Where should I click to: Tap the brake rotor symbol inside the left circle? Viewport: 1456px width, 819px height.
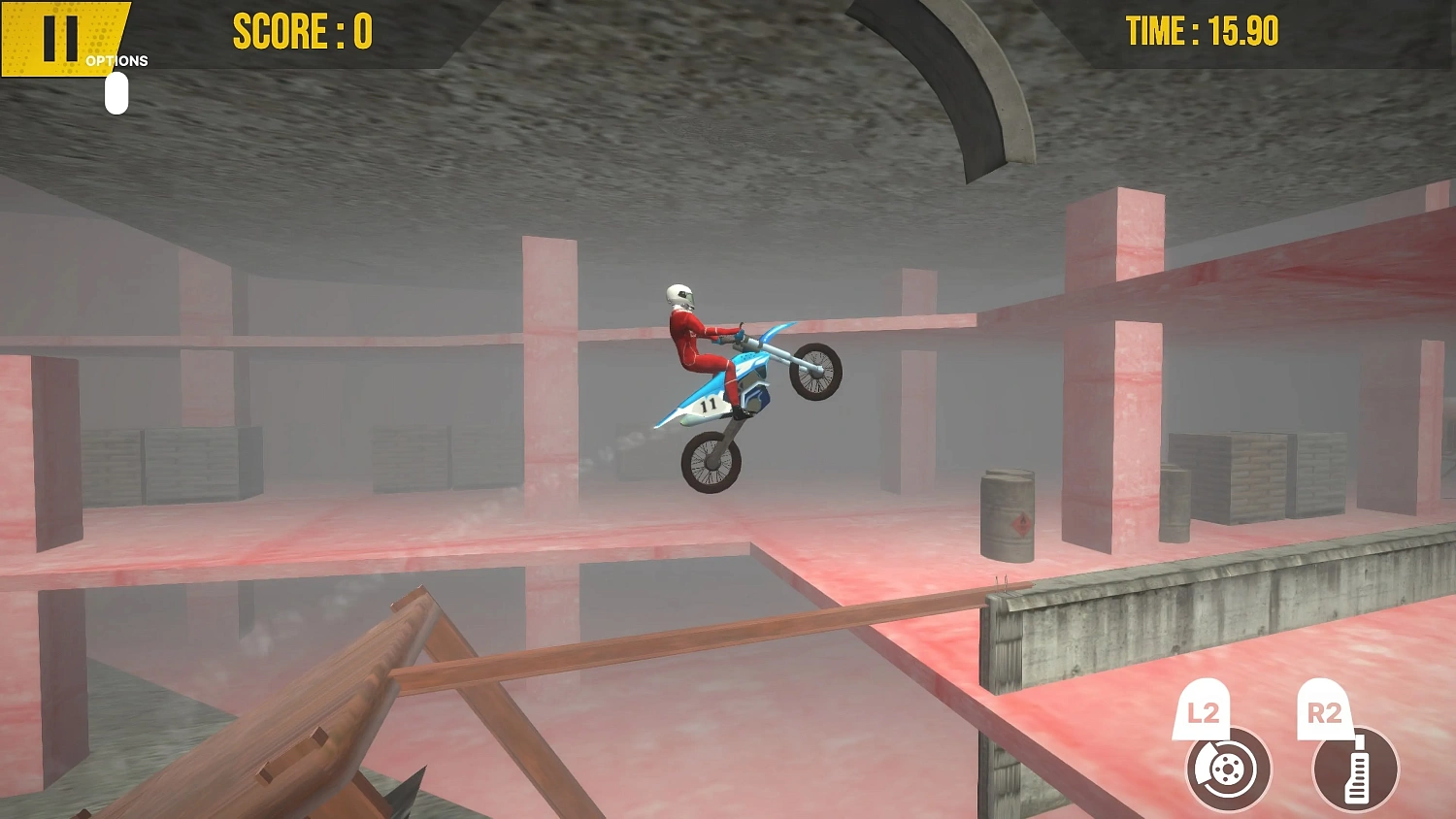tap(1226, 770)
